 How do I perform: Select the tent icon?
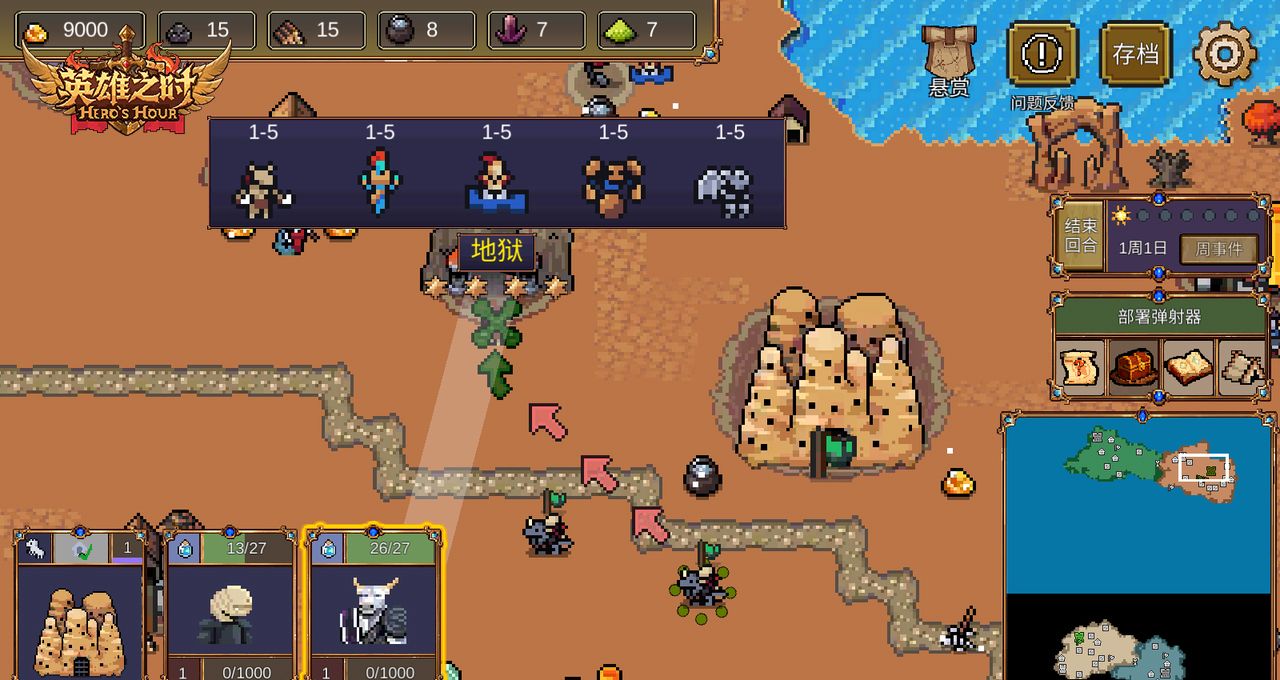tap(1242, 367)
